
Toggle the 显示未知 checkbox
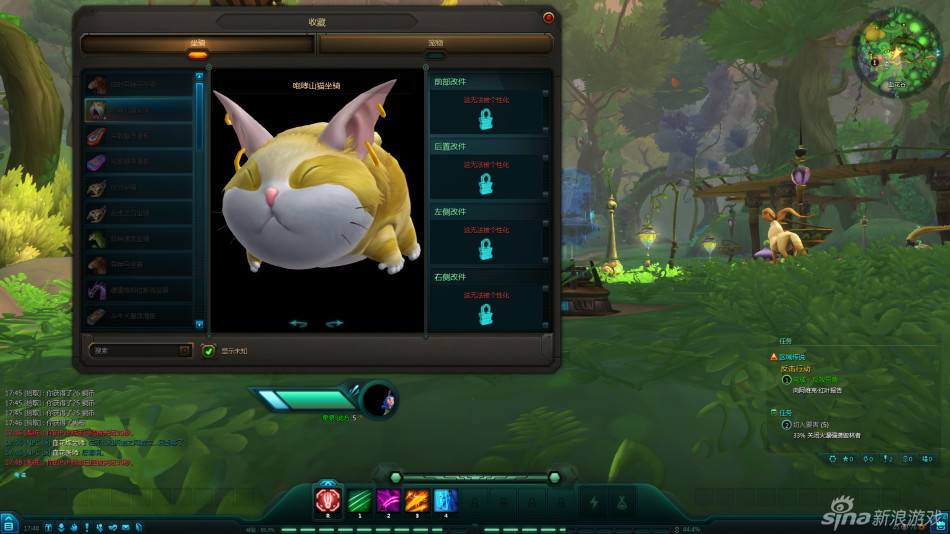209,351
